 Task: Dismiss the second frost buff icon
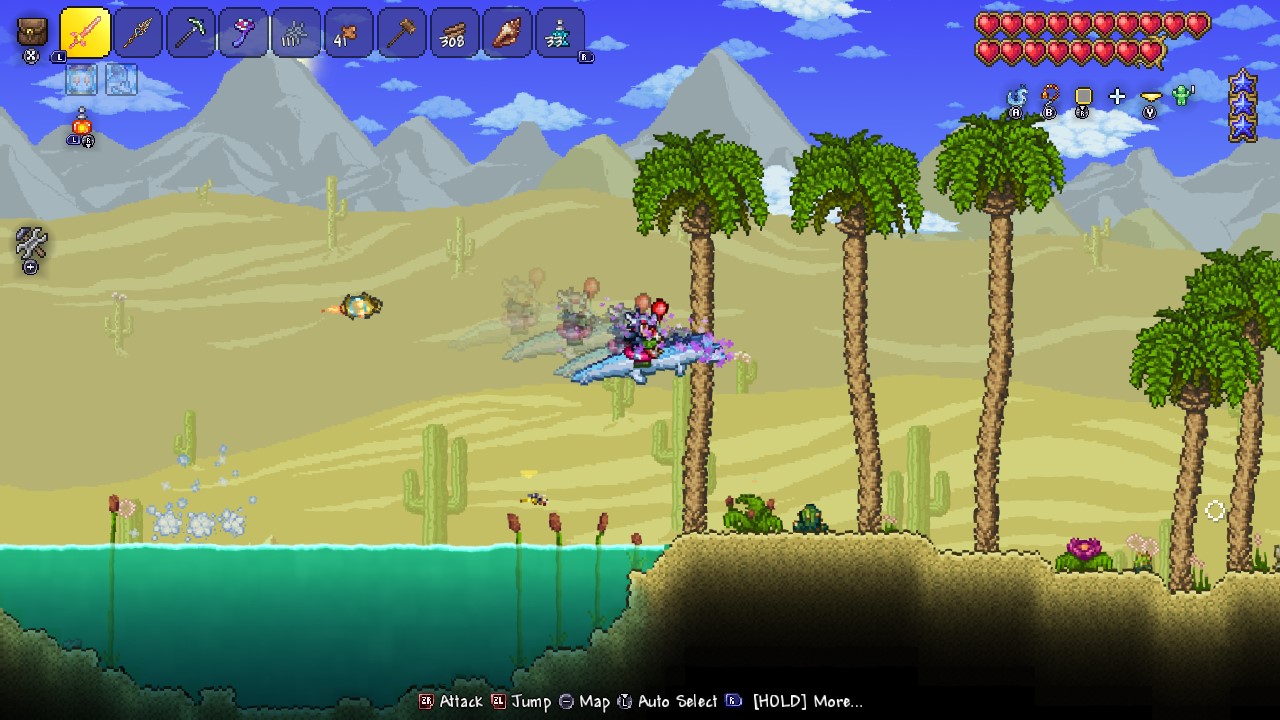tap(120, 80)
